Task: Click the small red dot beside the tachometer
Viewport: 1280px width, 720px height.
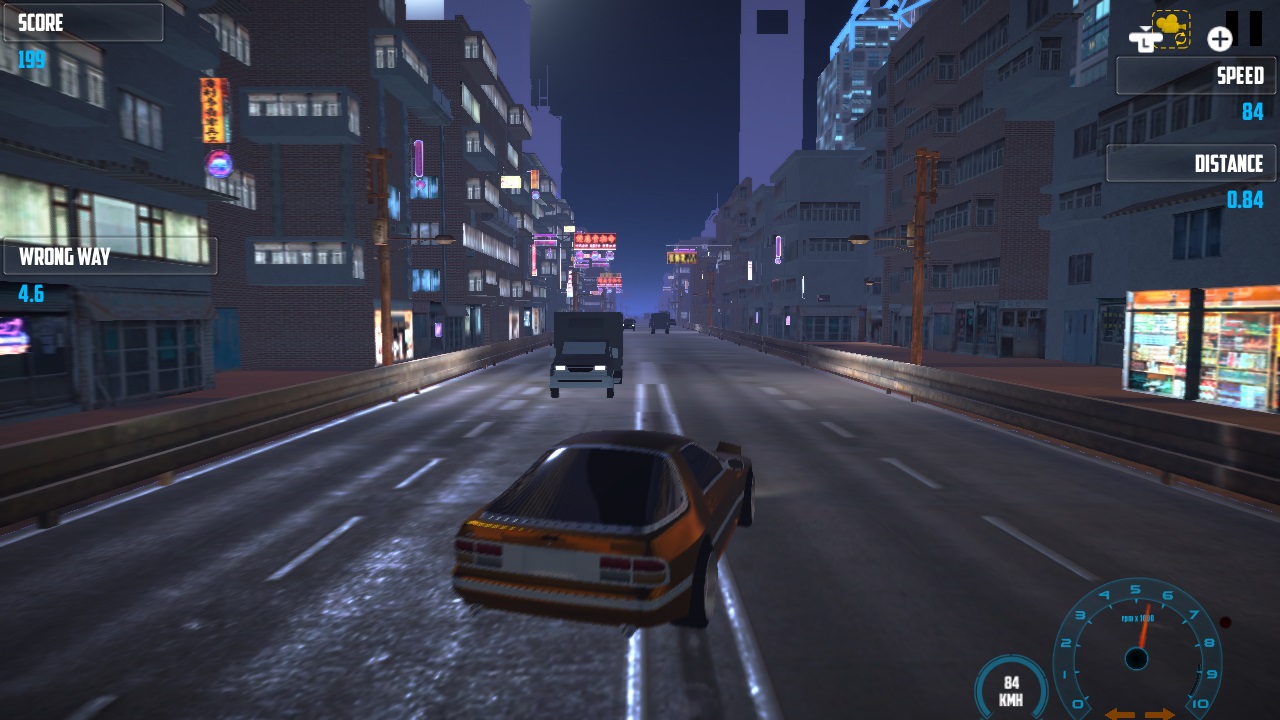Action: tap(1224, 622)
